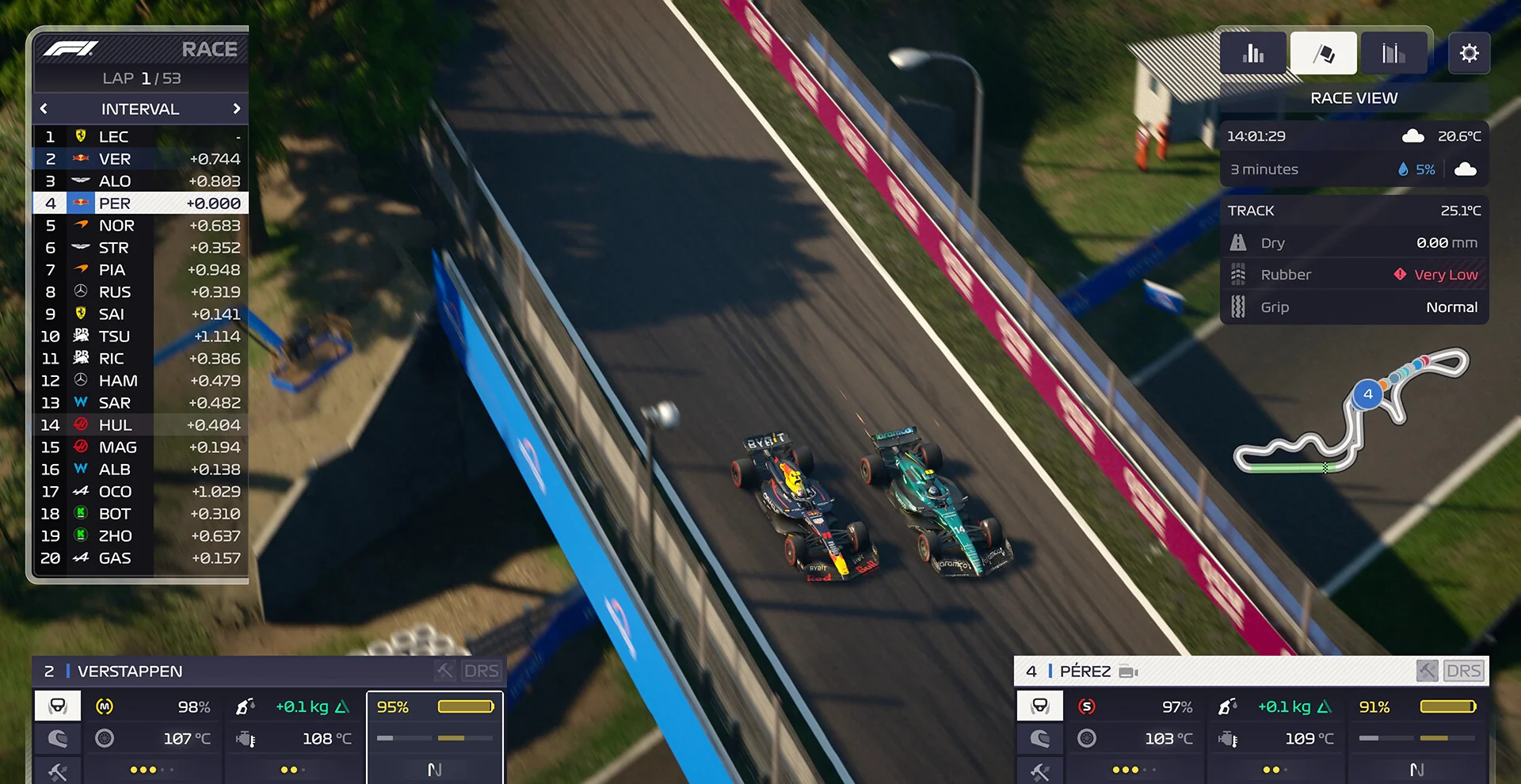Select PER row in the standings list
This screenshot has width=1521, height=784.
[x=141, y=204]
